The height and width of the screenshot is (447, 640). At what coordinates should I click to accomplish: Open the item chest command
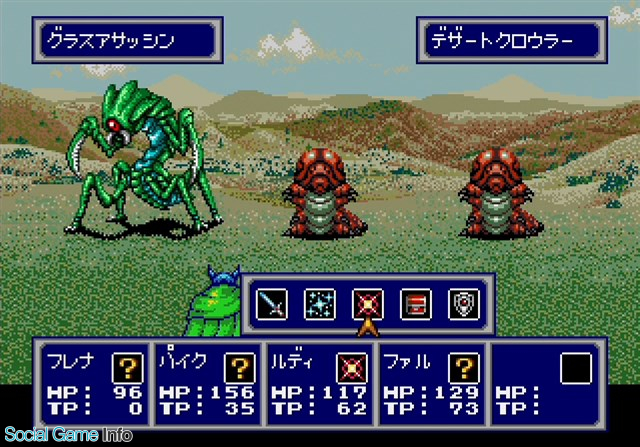pos(415,303)
